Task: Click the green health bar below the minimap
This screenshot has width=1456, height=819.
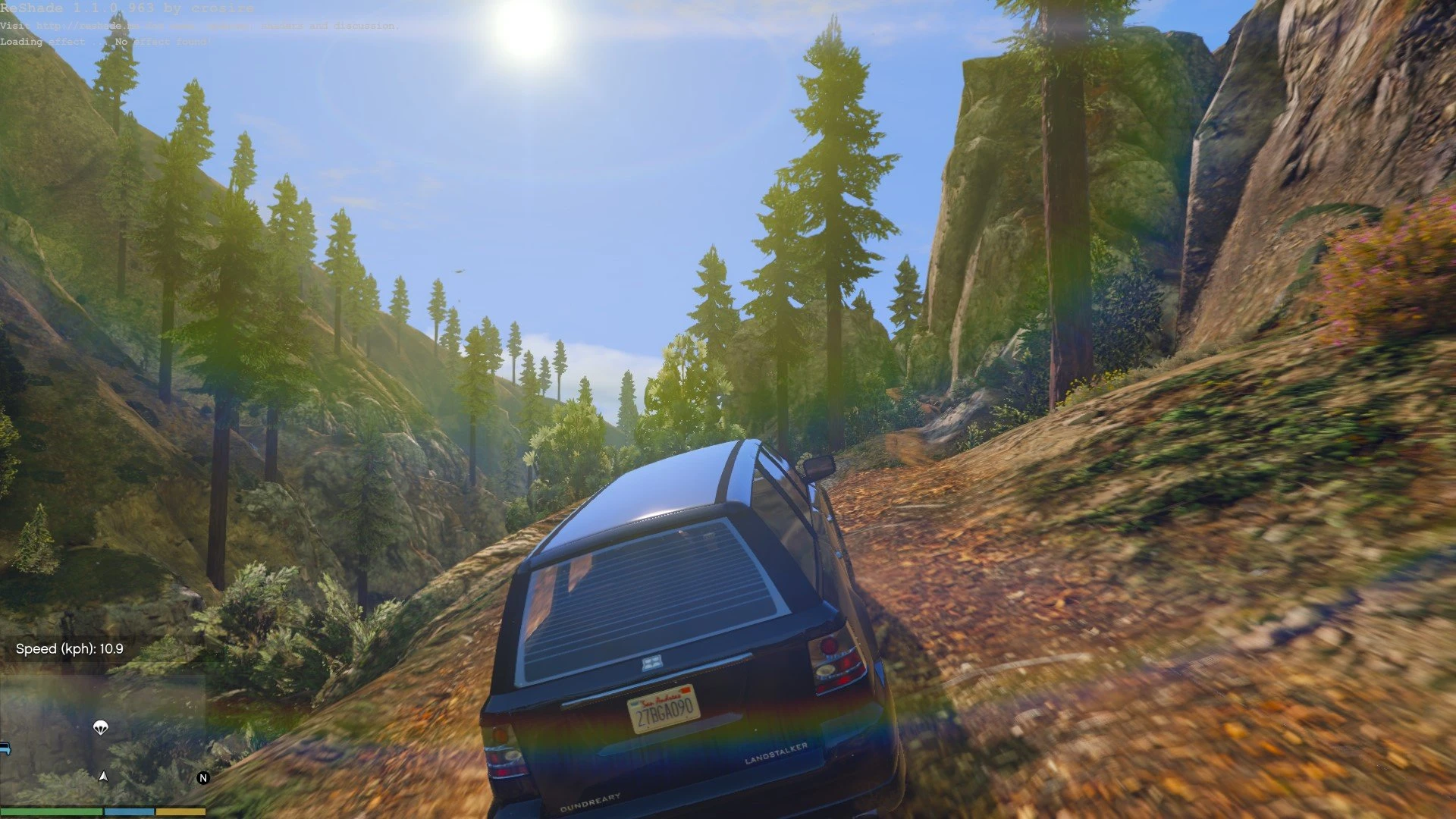Action: (x=53, y=811)
